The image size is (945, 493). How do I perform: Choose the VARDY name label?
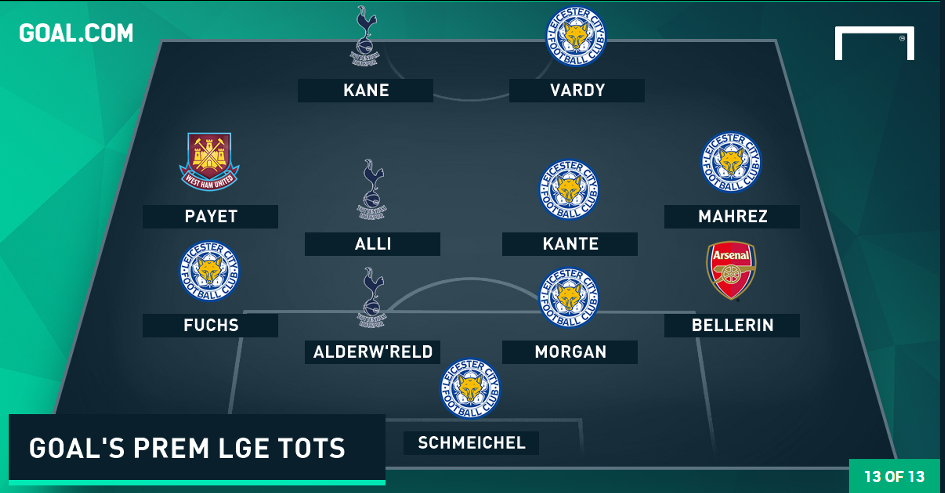click(576, 91)
